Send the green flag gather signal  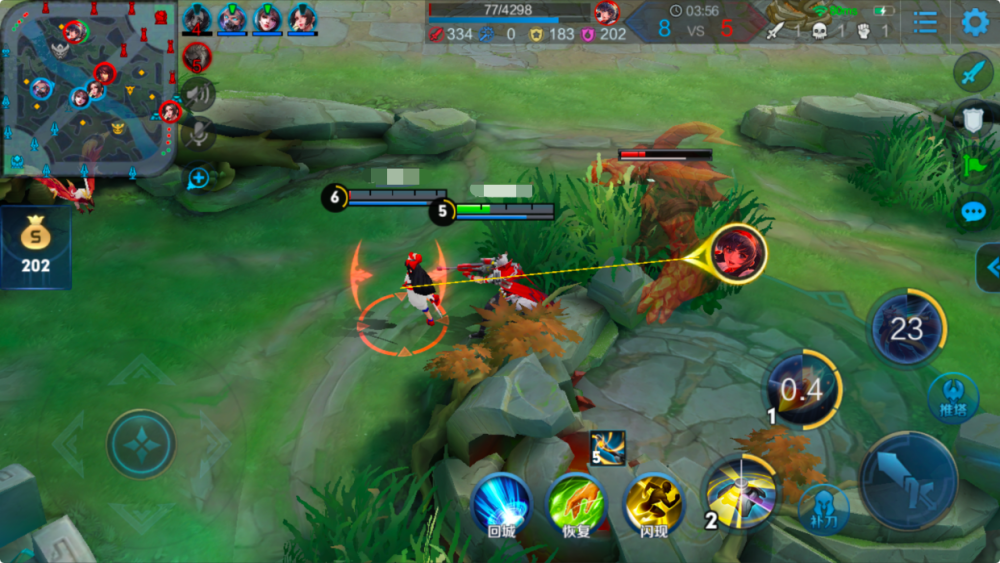pyautogui.click(x=972, y=164)
